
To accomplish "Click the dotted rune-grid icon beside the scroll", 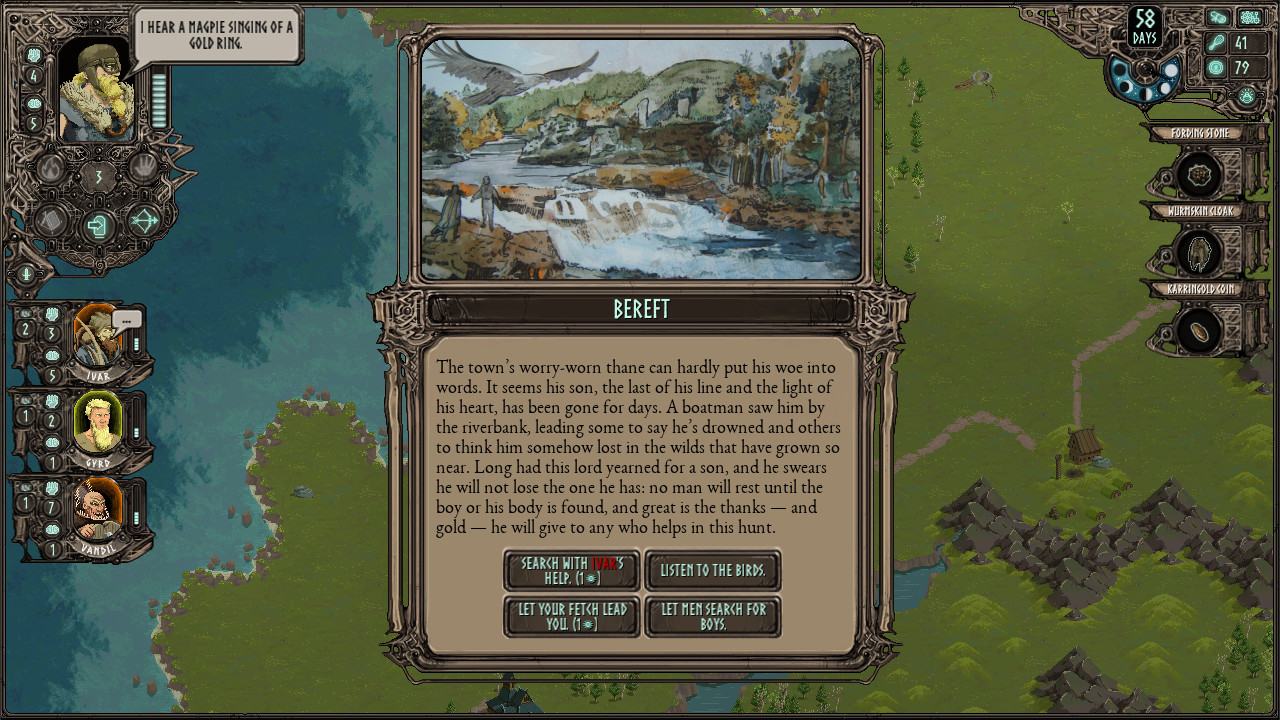I will pos(1250,18).
